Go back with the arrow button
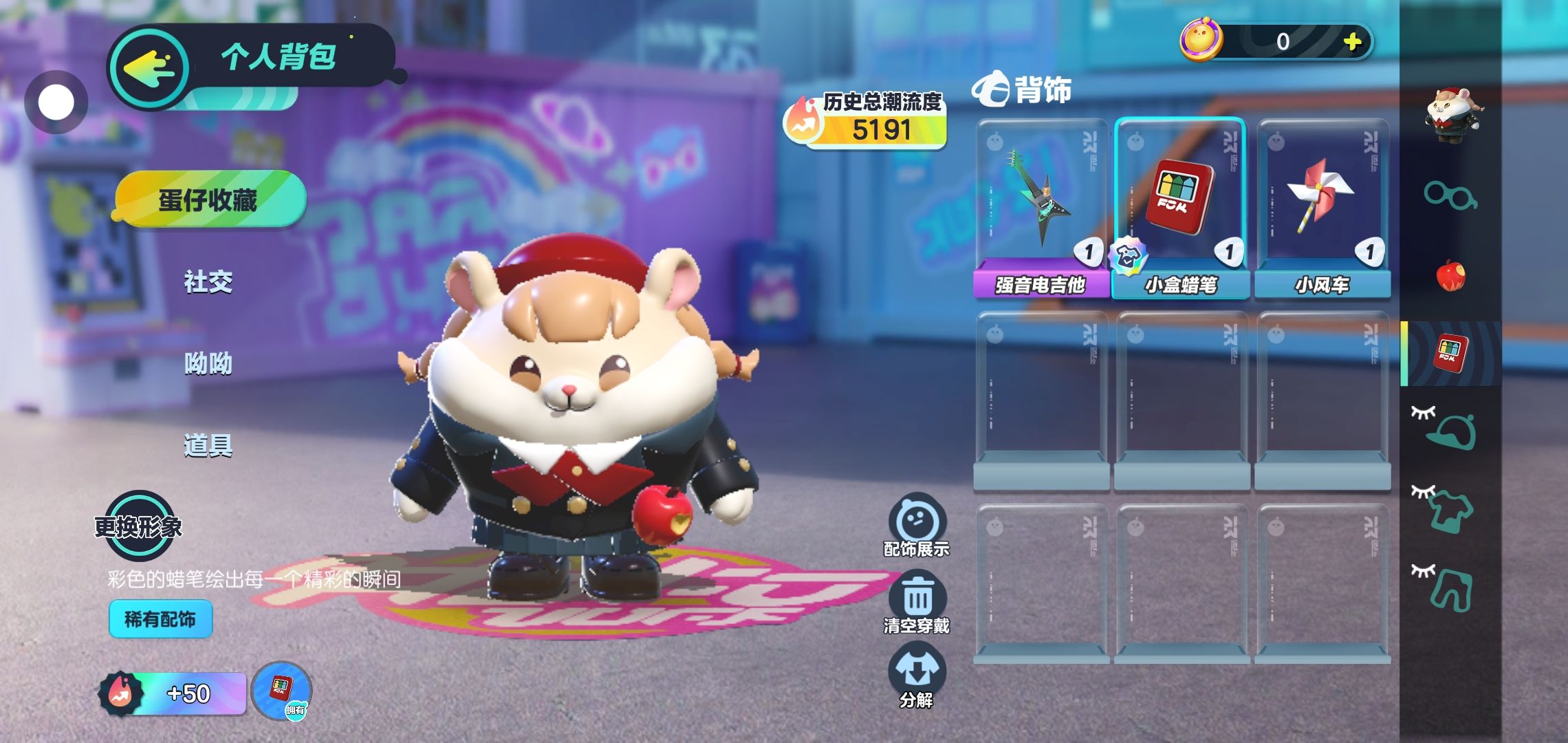 [149, 68]
